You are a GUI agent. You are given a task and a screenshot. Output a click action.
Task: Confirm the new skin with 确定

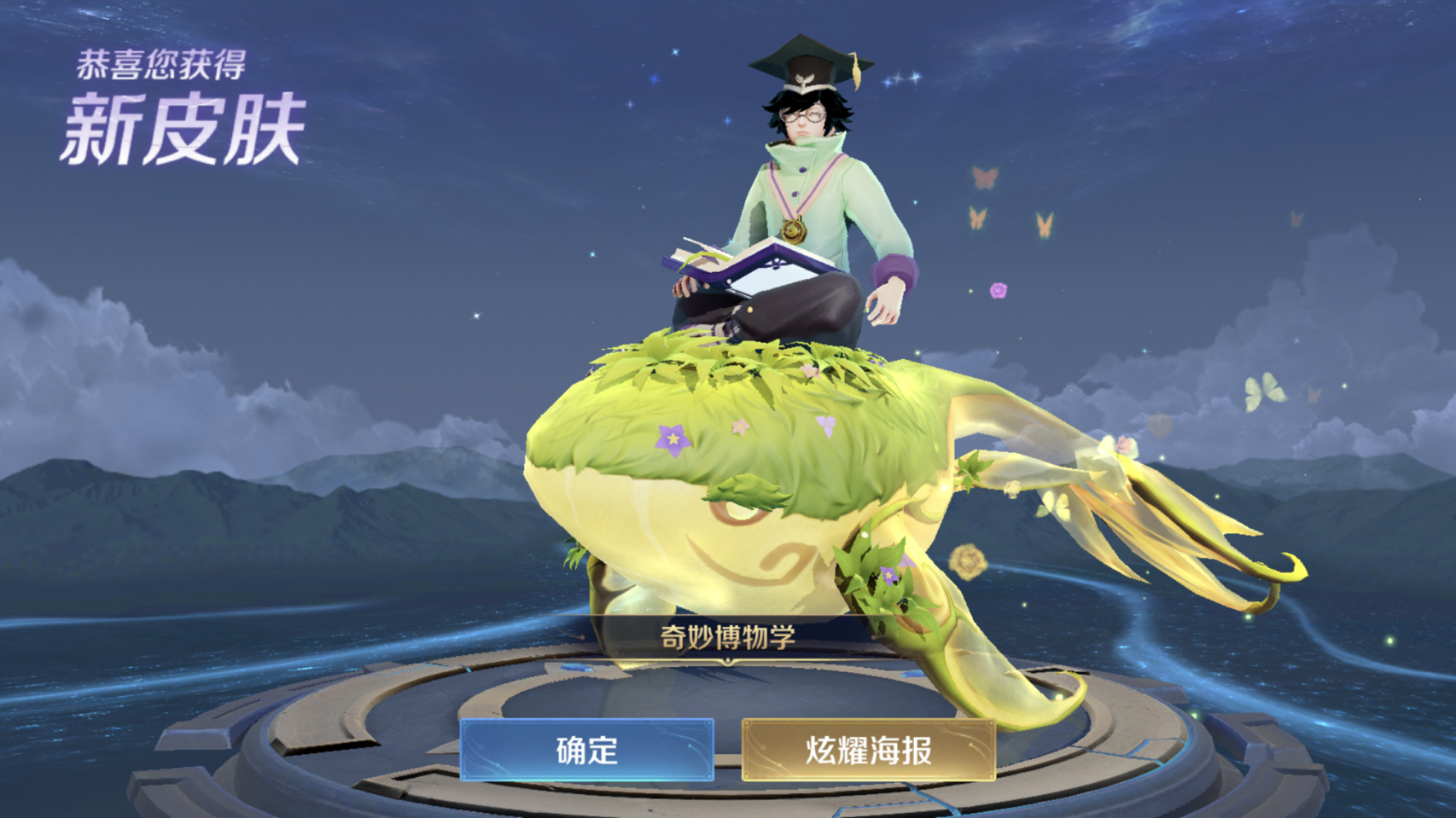[586, 750]
